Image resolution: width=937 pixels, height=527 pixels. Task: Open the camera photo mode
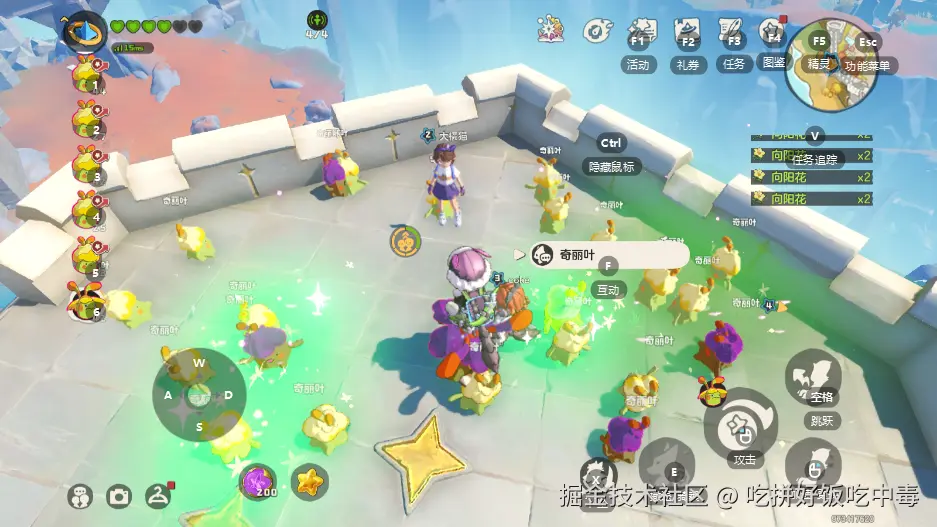(x=120, y=496)
